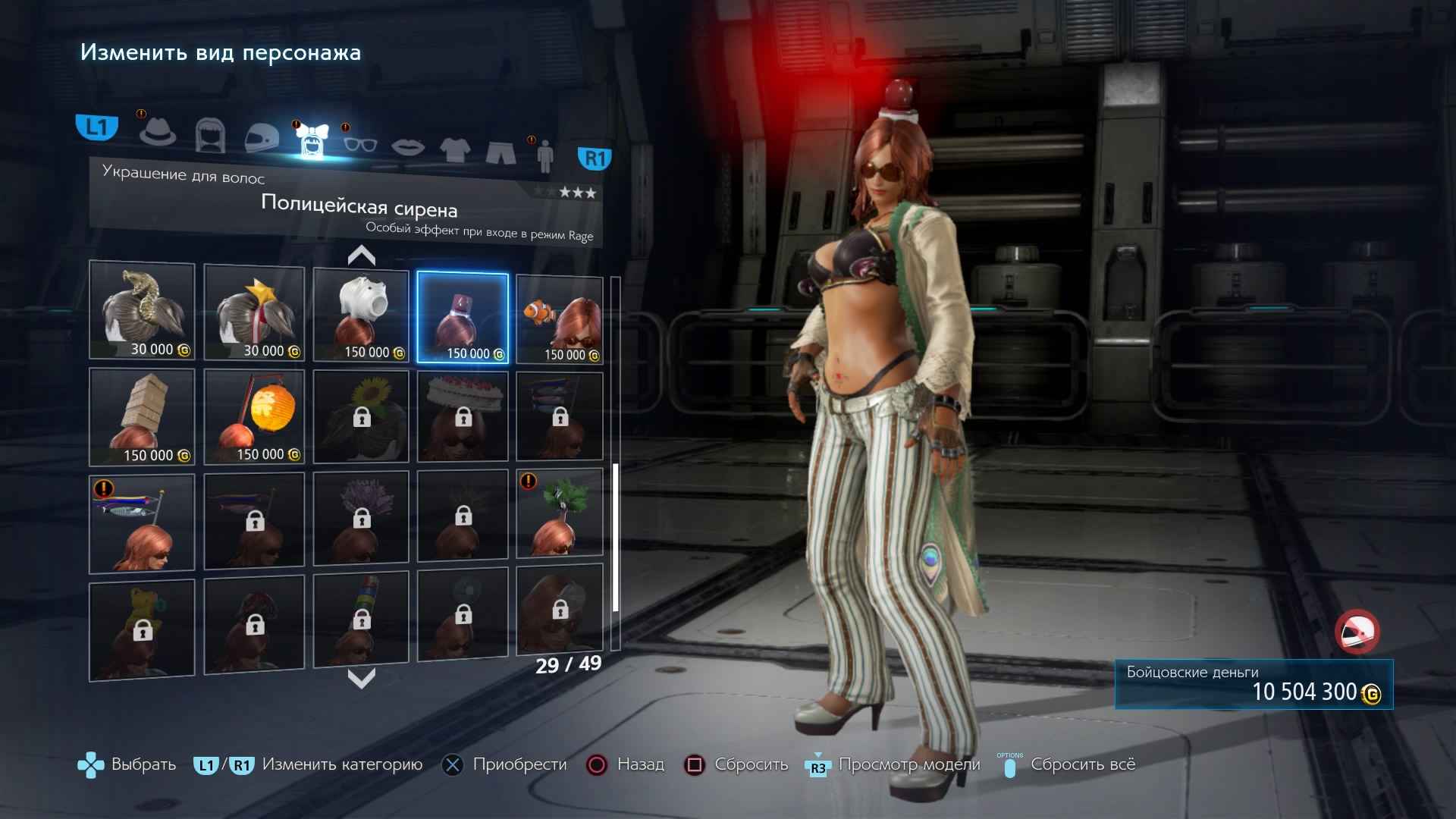
Task: Select the police siren hair accessory
Action: point(463,318)
